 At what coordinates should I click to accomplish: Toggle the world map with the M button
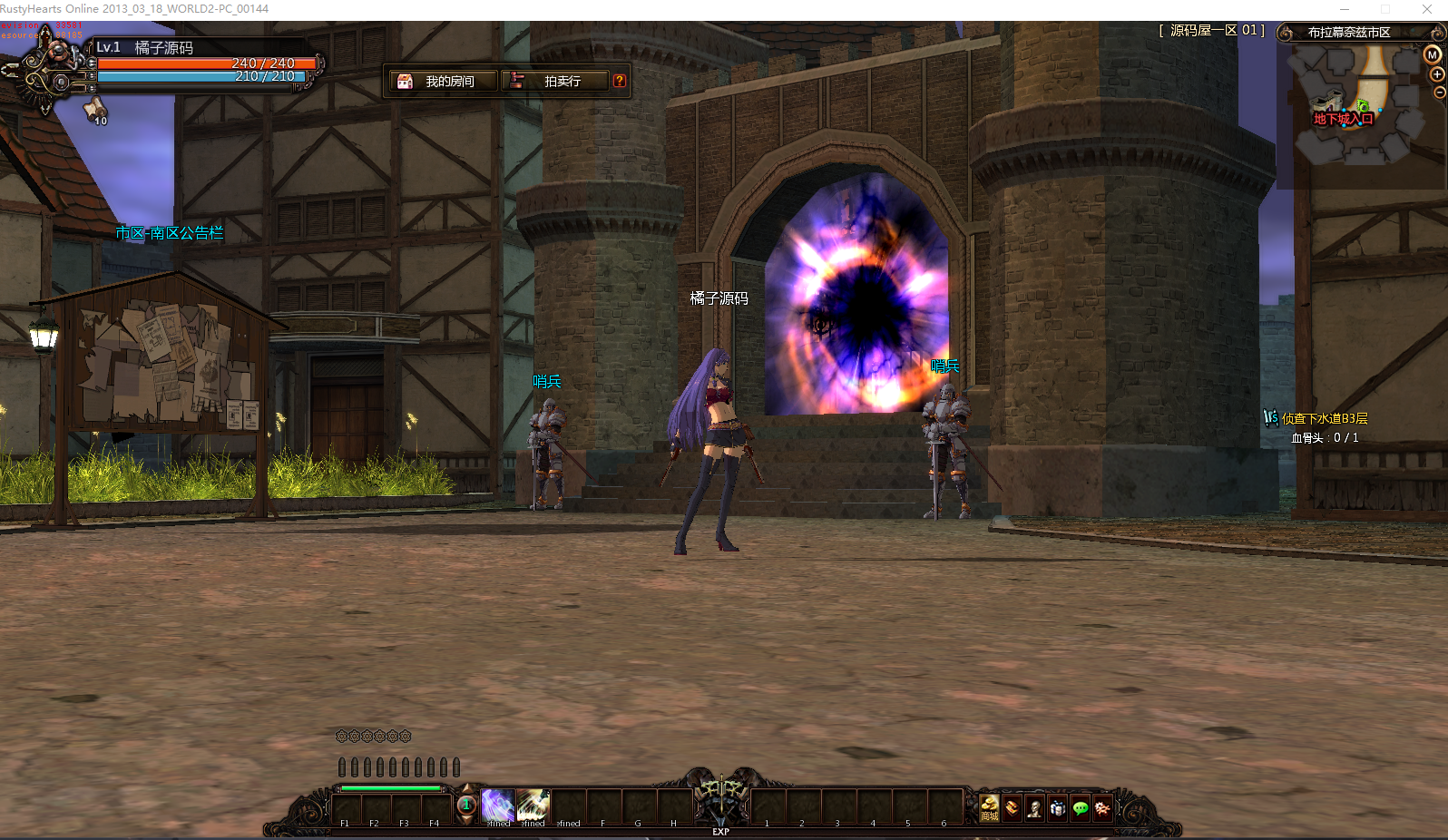click(x=1433, y=54)
